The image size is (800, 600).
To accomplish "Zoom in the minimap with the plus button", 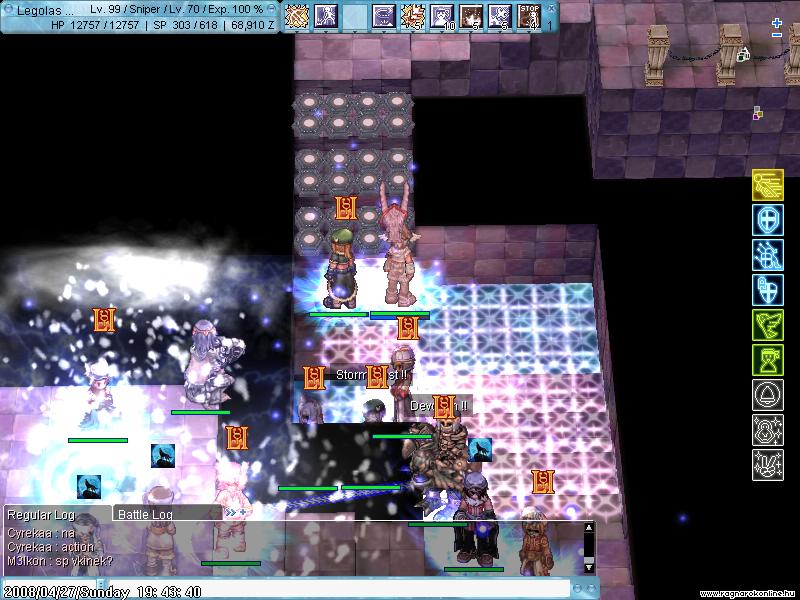I will click(777, 22).
